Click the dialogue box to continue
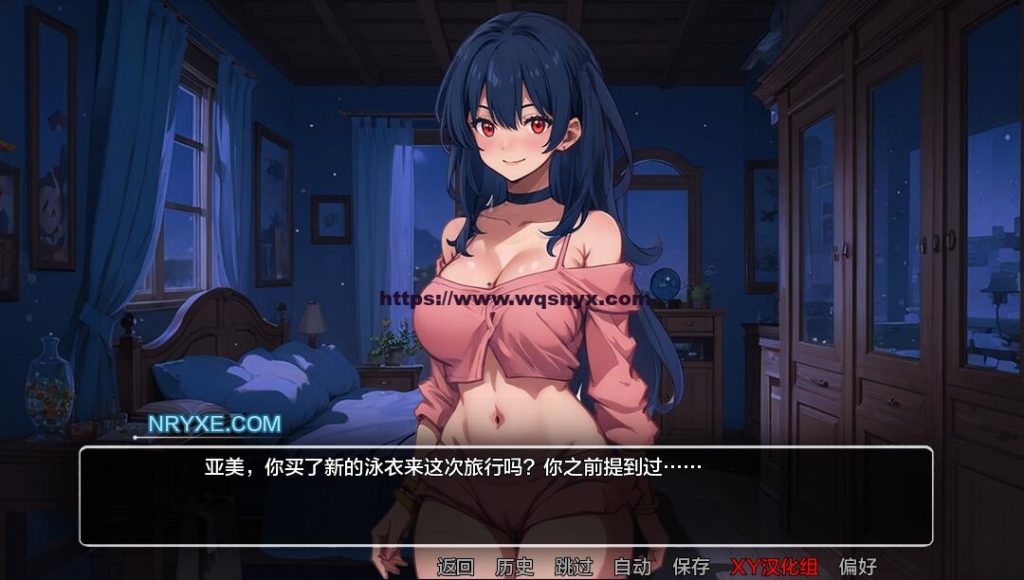This screenshot has height=580, width=1024. coord(506,496)
